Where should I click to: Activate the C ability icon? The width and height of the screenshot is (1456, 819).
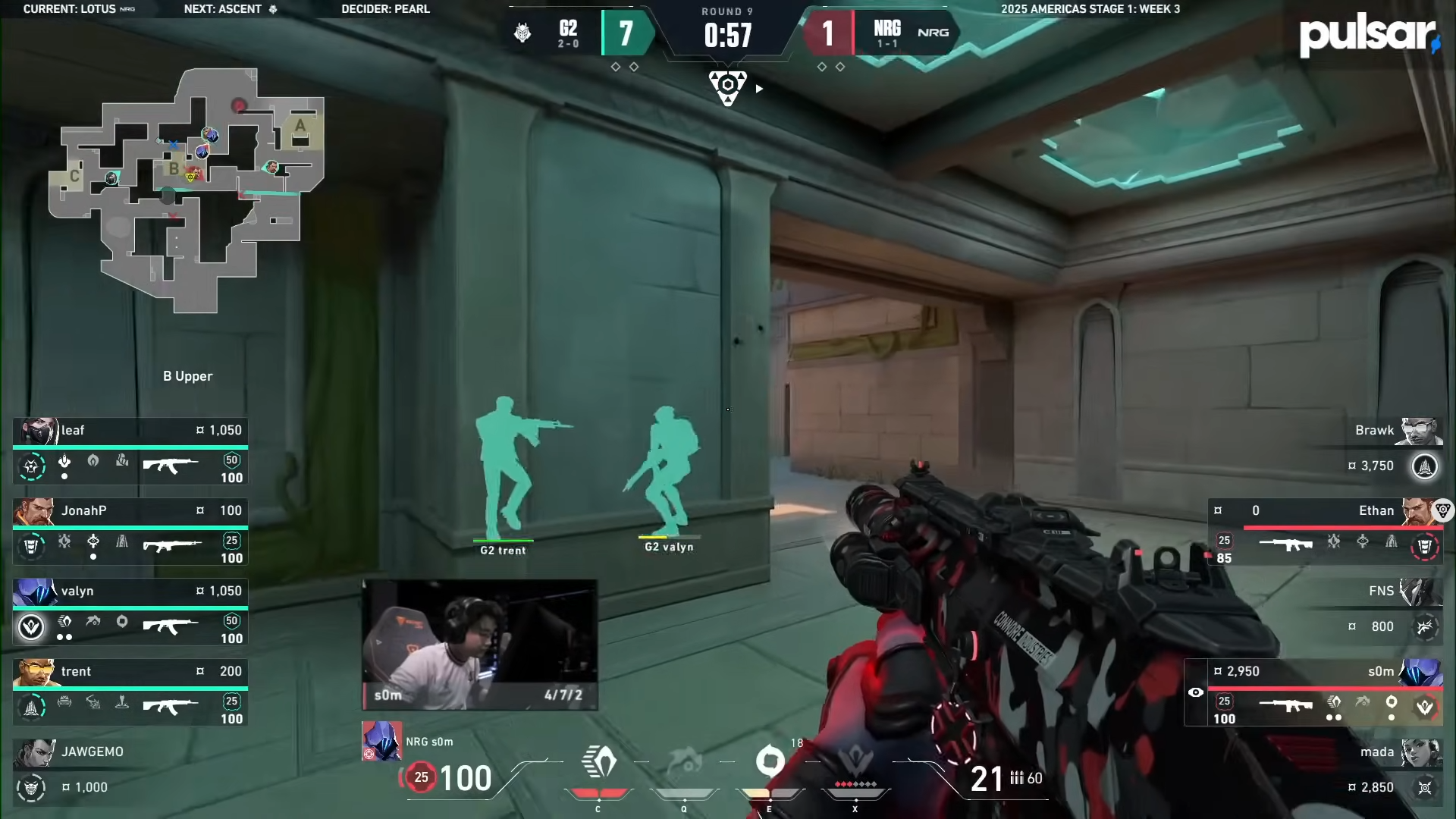[x=598, y=763]
